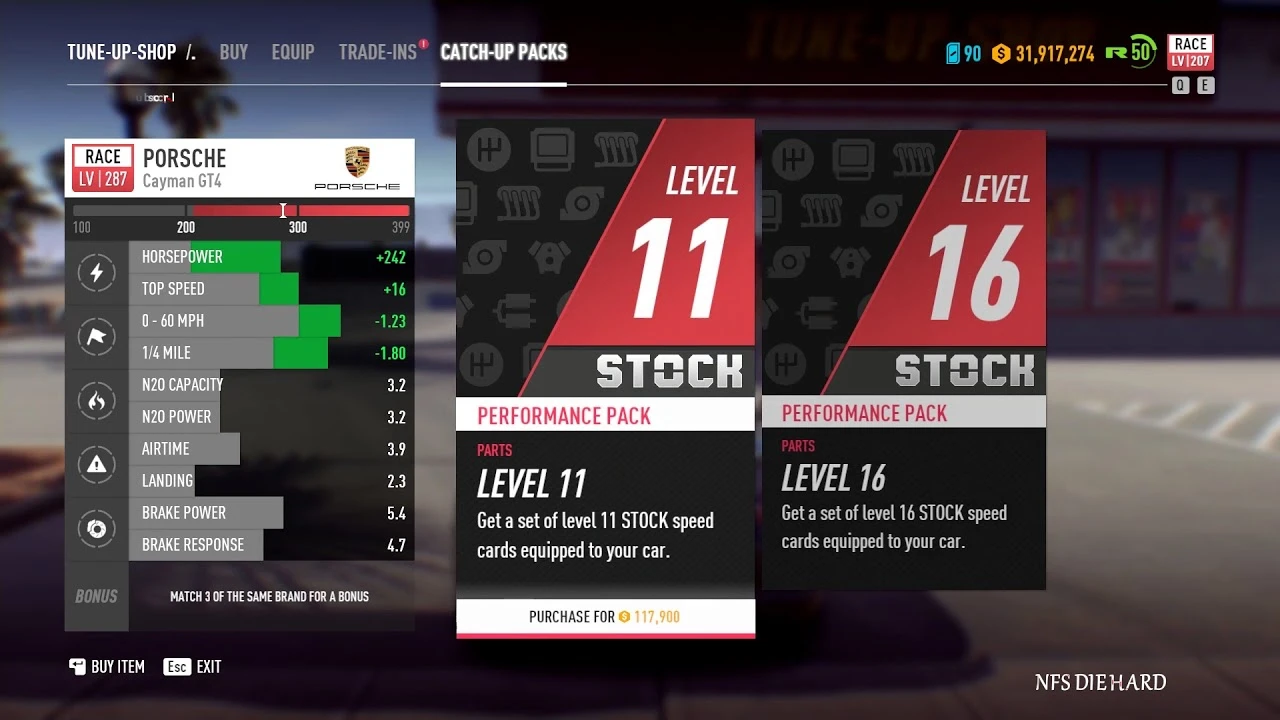Click the Esc EXIT button
This screenshot has width=1280, height=720.
tap(192, 666)
